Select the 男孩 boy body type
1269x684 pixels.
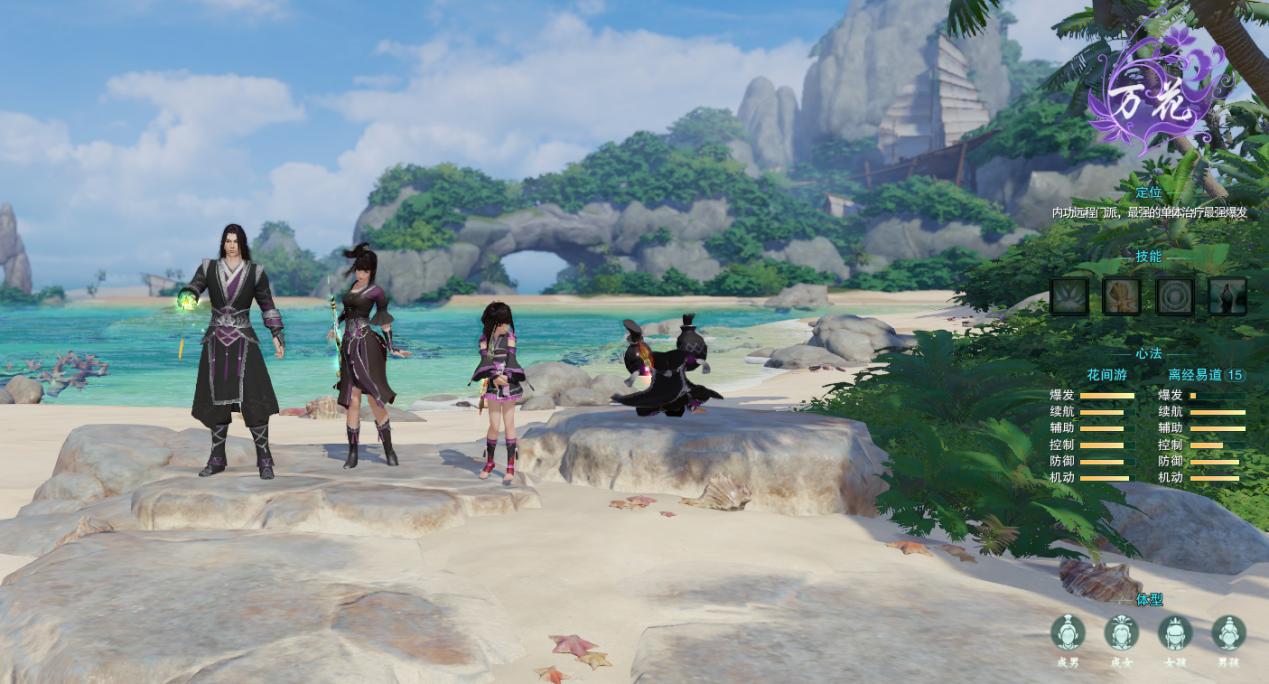pos(1228,633)
